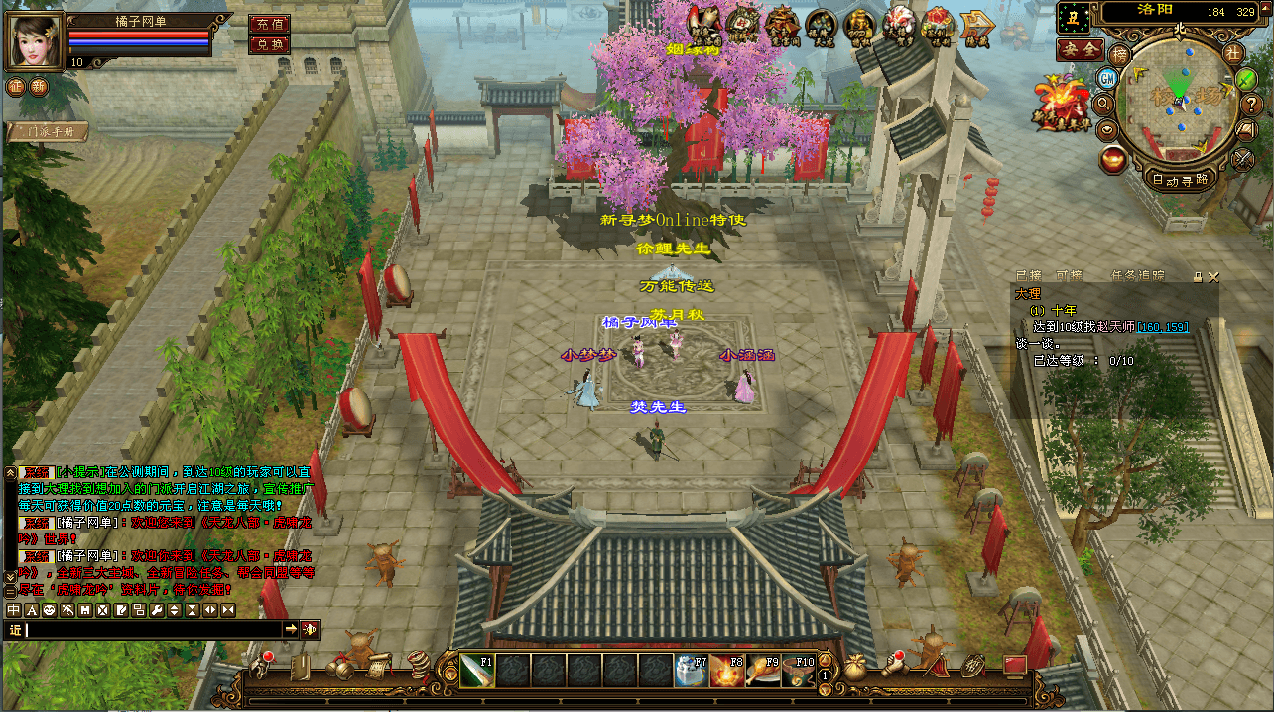Click the round 新 icon under the portrait

point(38,86)
